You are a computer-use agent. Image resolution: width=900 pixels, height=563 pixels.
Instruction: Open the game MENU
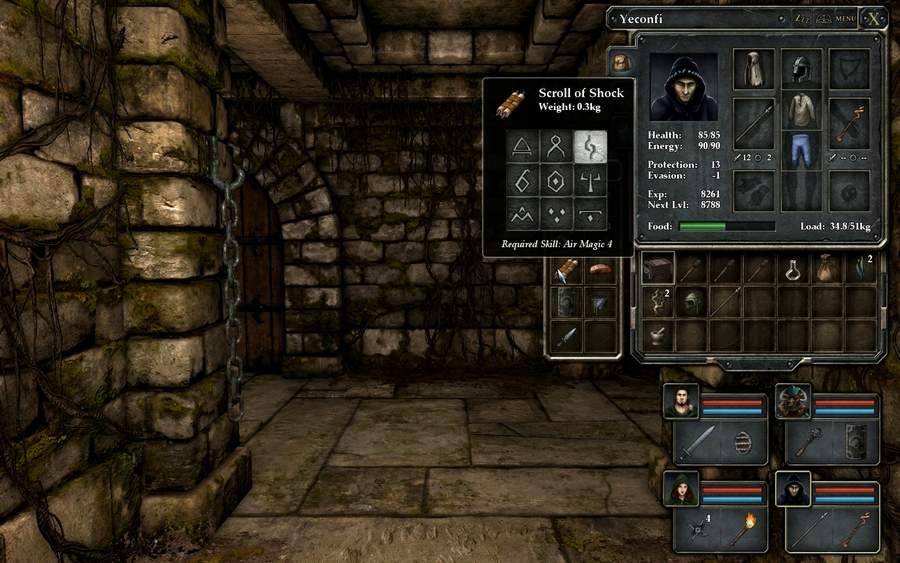[x=845, y=18]
